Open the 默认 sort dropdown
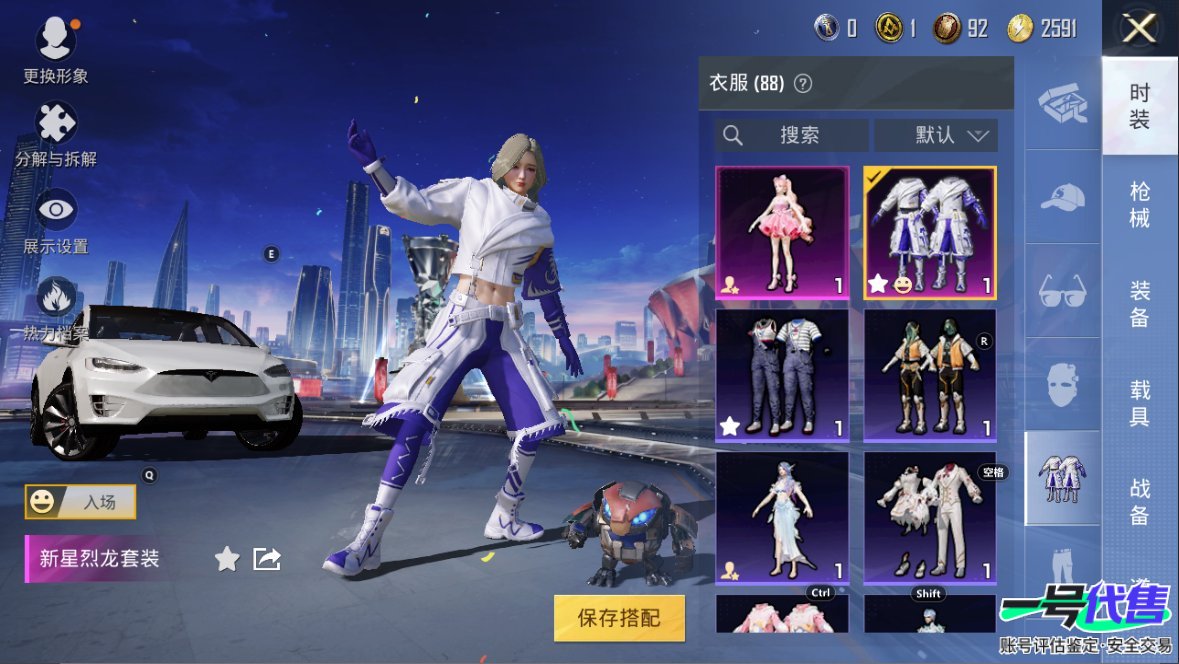Viewport: 1179px width, 664px height. coord(936,136)
